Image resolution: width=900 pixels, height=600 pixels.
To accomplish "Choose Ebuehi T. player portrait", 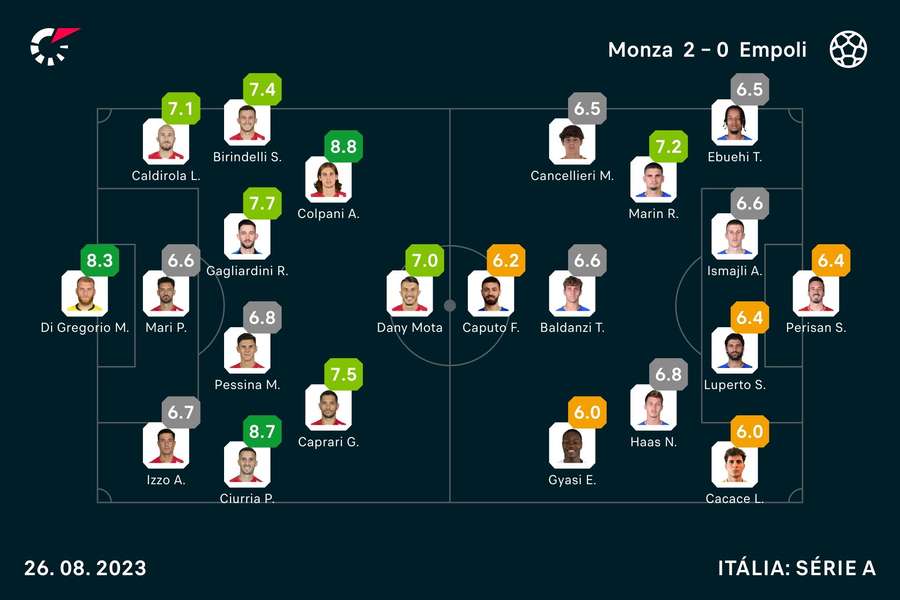I will pos(734,123).
